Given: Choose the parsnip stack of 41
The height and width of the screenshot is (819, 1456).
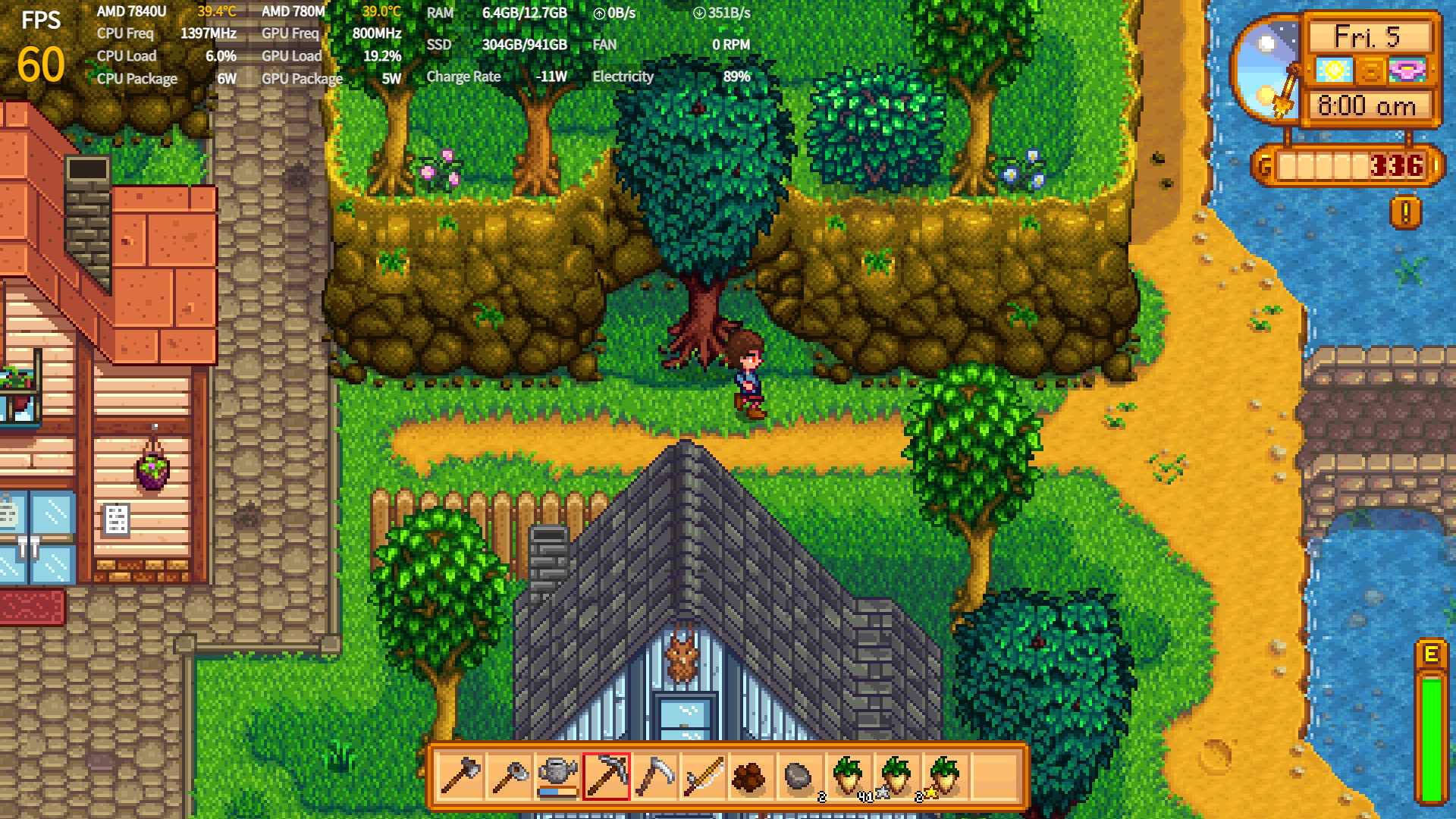Looking at the screenshot, I should [849, 777].
